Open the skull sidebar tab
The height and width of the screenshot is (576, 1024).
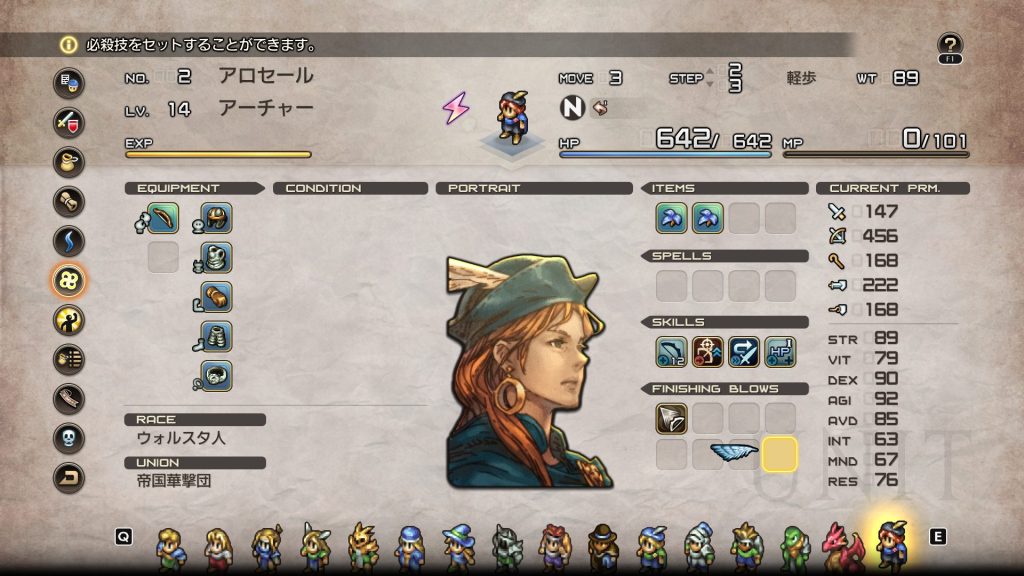[69, 439]
